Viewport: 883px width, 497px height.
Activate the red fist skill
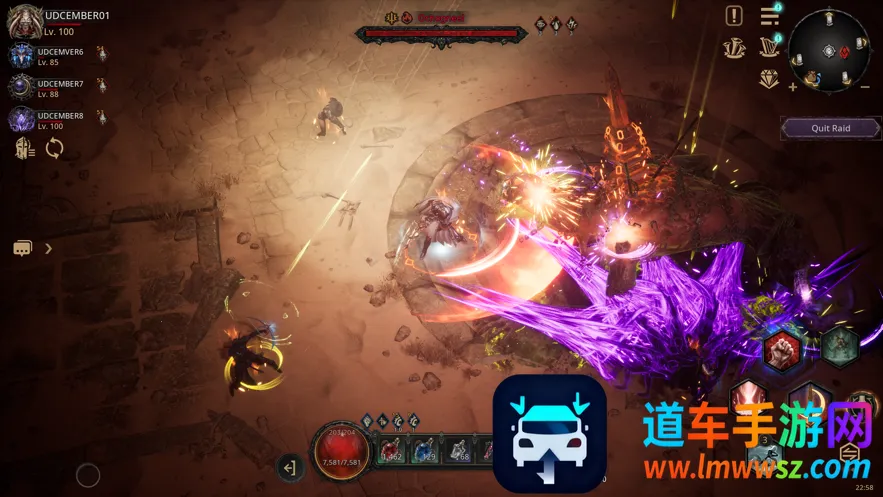tap(783, 350)
